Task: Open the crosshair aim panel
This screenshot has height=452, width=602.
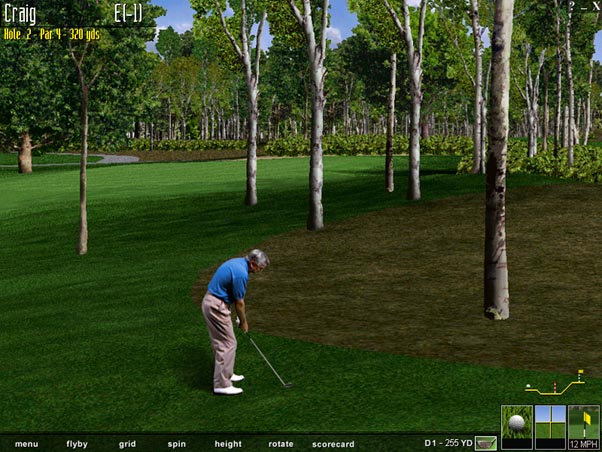Action: 550,423
